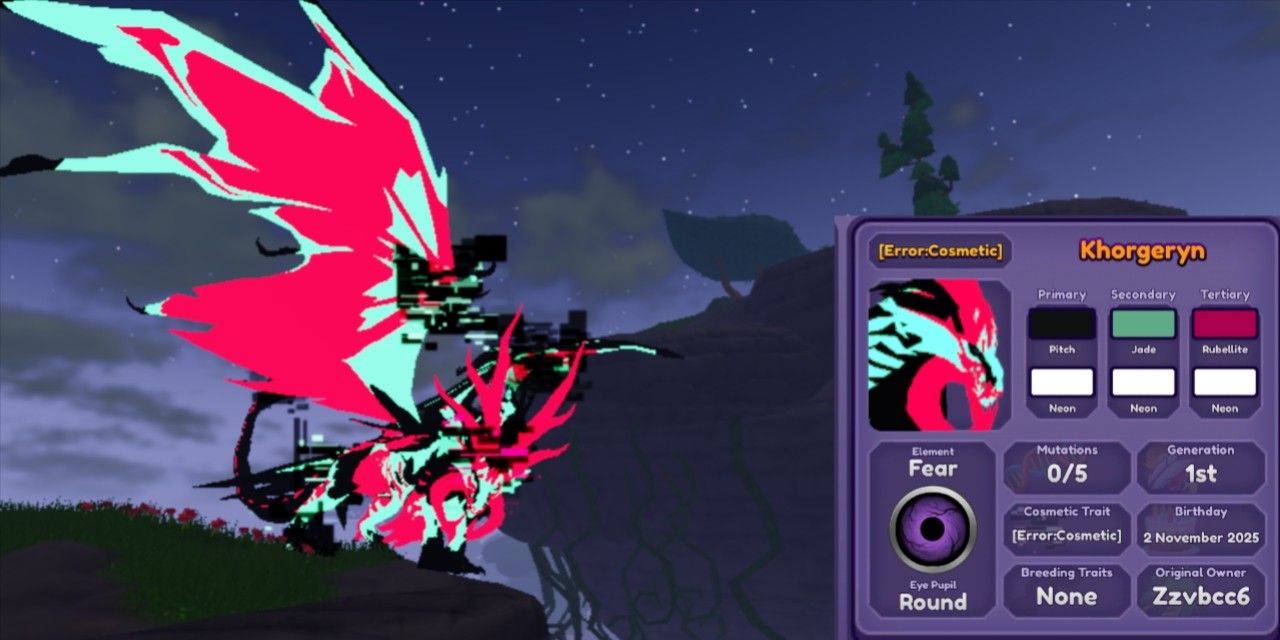
Task: Select the Birthday 2 November 2025 tile
Action: pyautogui.click(x=1200, y=527)
